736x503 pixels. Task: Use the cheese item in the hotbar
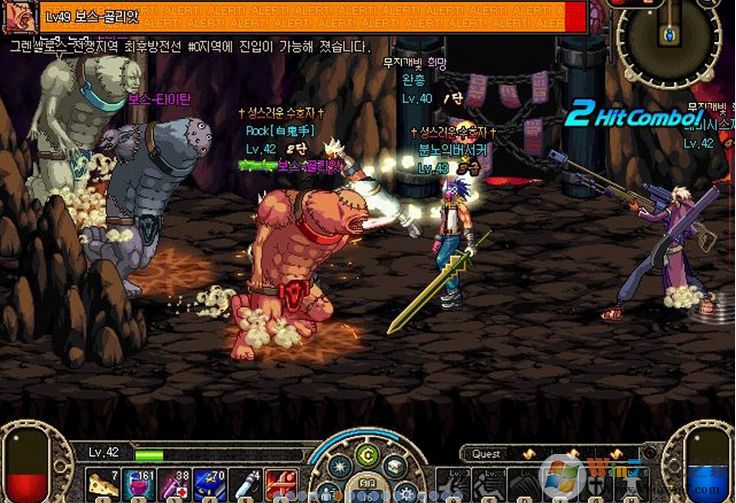[x=103, y=484]
